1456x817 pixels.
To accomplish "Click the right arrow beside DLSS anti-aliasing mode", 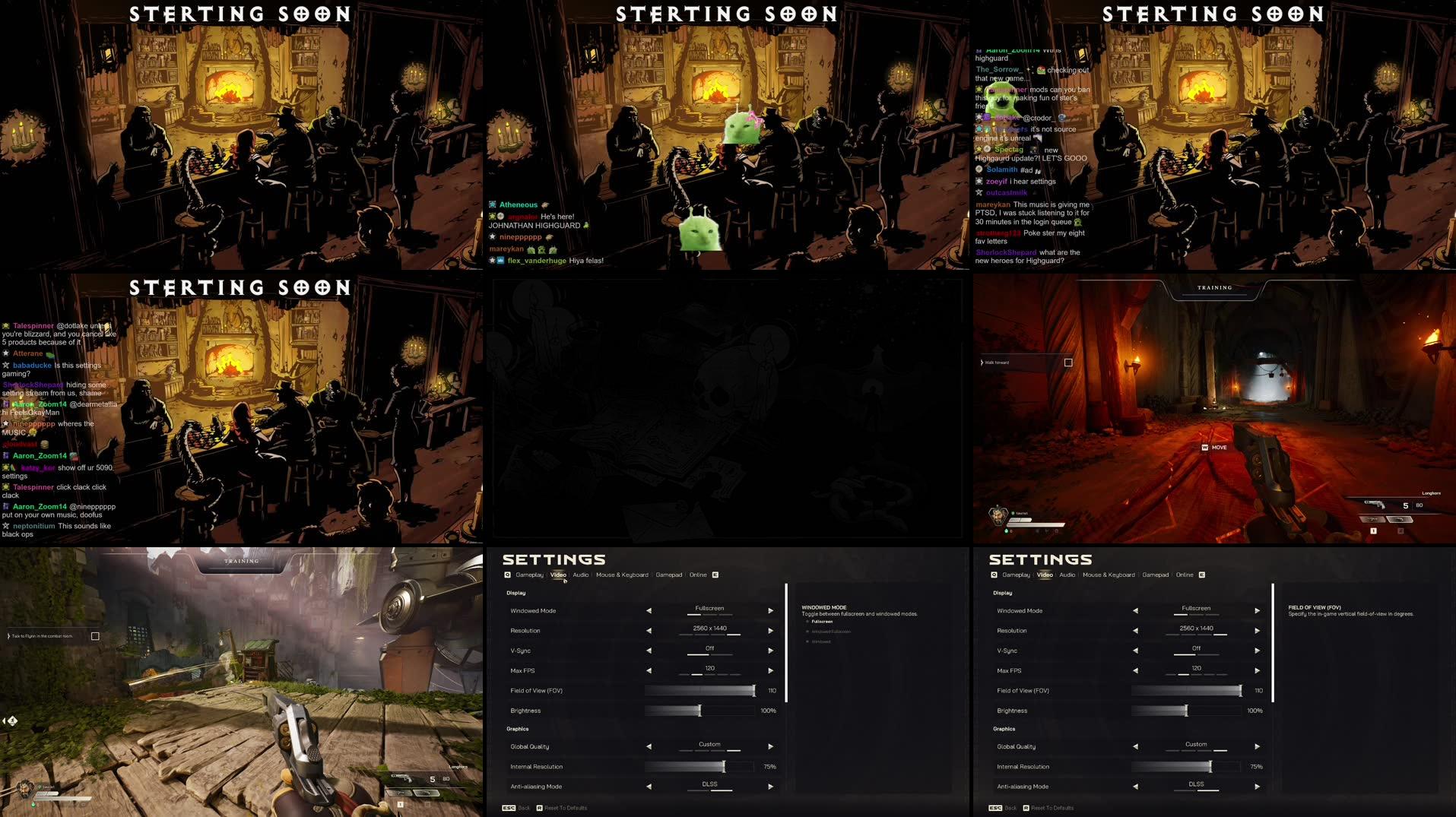I will coord(770,786).
